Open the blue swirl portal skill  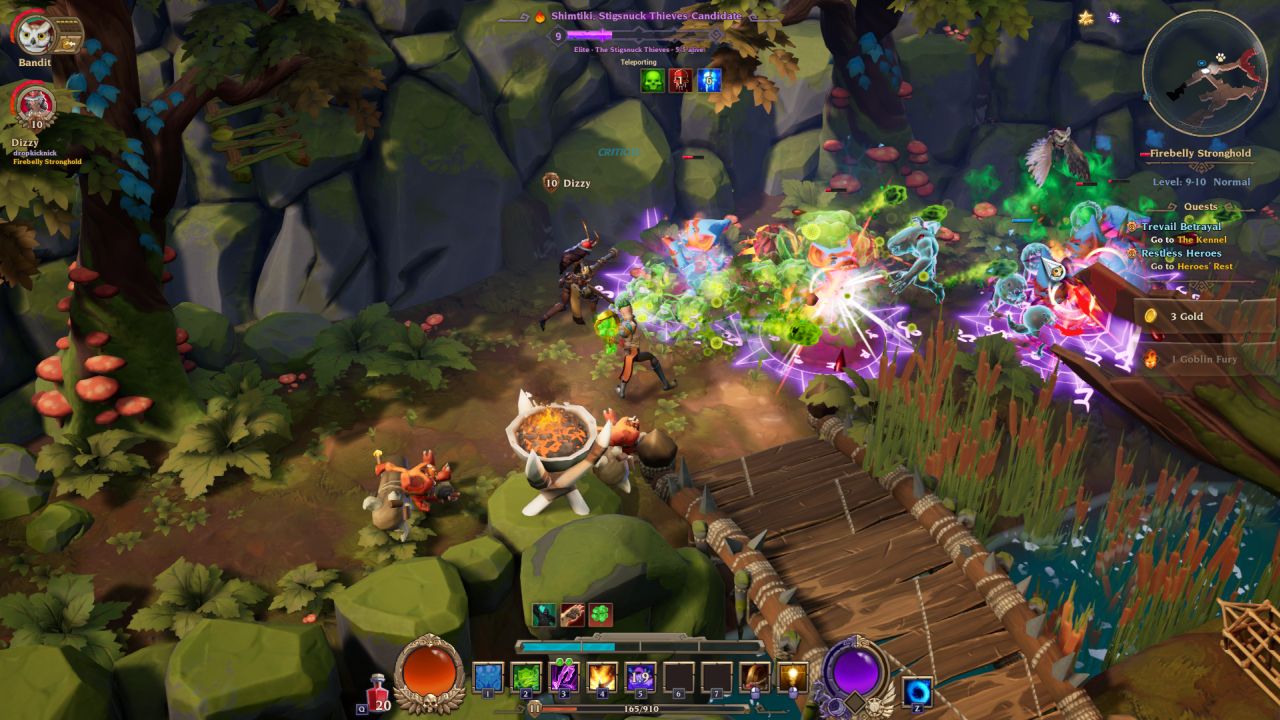pos(917,691)
